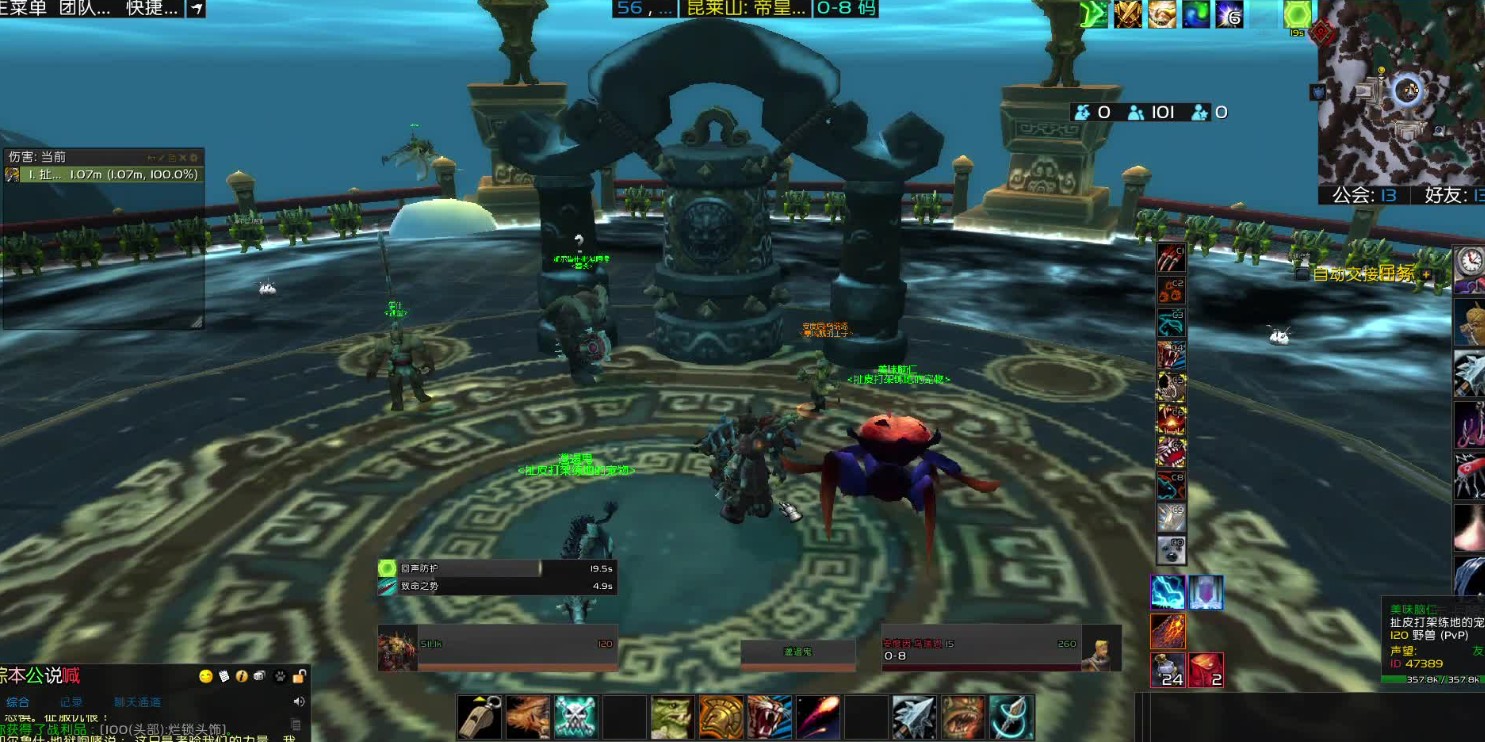The width and height of the screenshot is (1485, 742).
Task: Select the steel arrowhead ability
Action: [914, 717]
